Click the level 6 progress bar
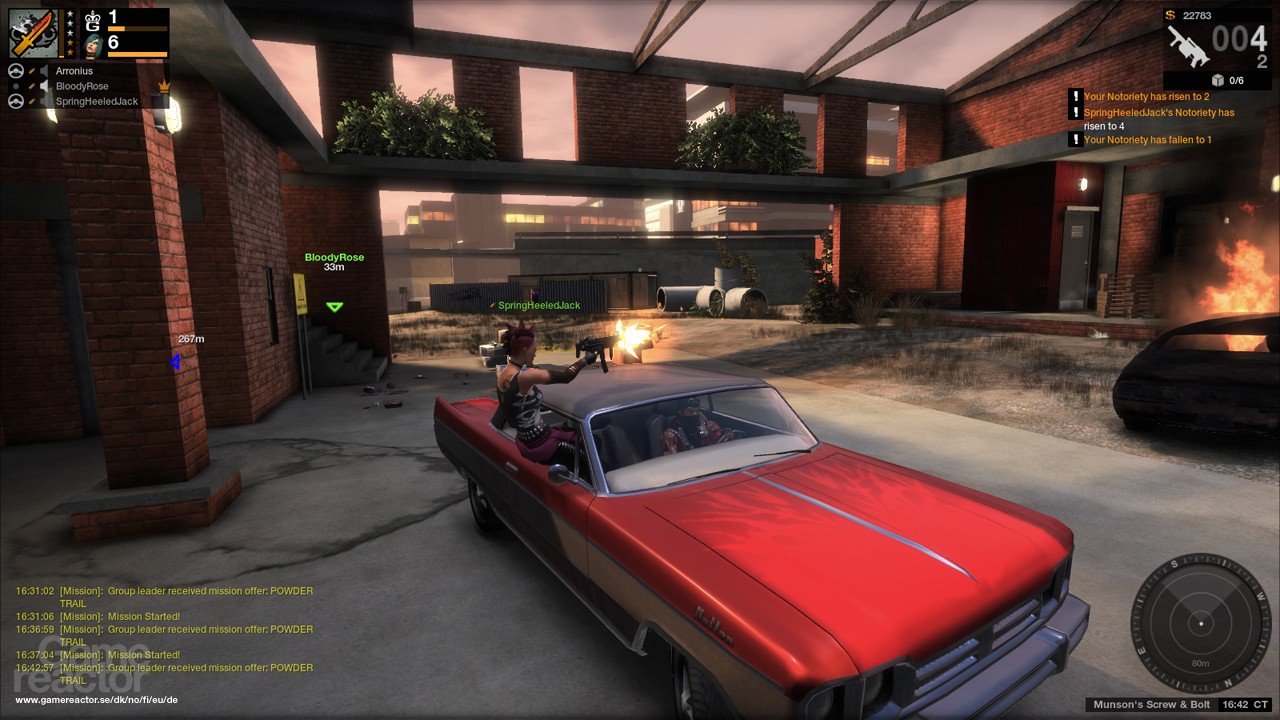The image size is (1280, 720). point(137,53)
